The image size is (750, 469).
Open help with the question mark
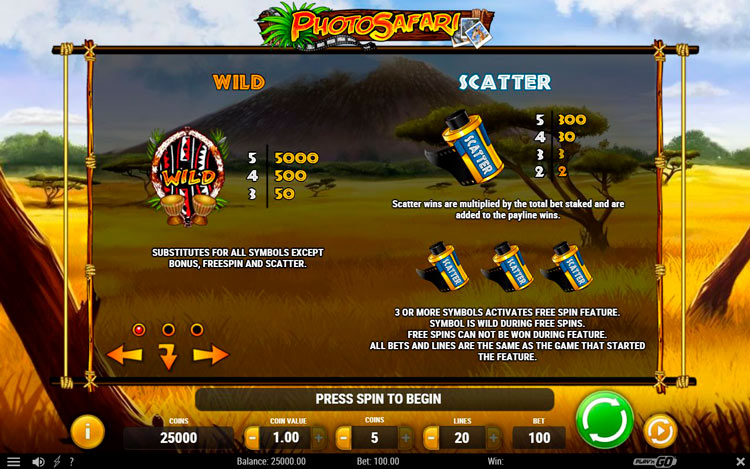click(71, 461)
